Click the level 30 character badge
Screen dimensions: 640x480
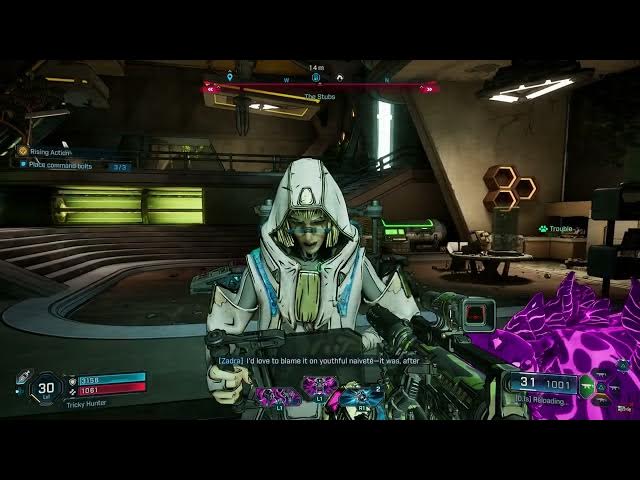45,388
